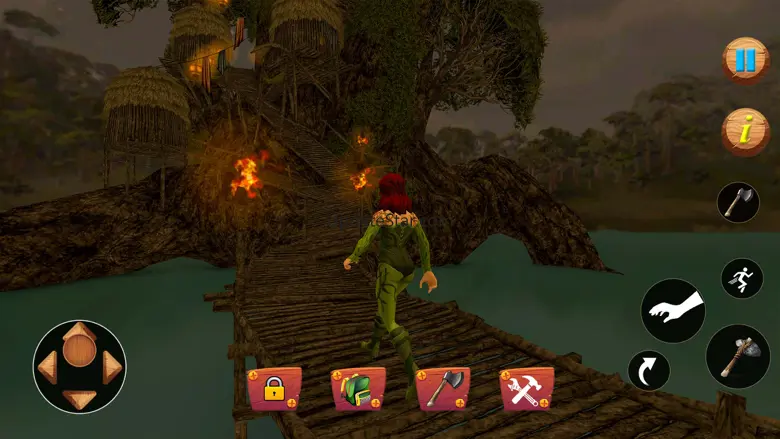Screen dimensions: 780x439
Task: Click the down arrow on the movement pad
Action: coord(80,399)
